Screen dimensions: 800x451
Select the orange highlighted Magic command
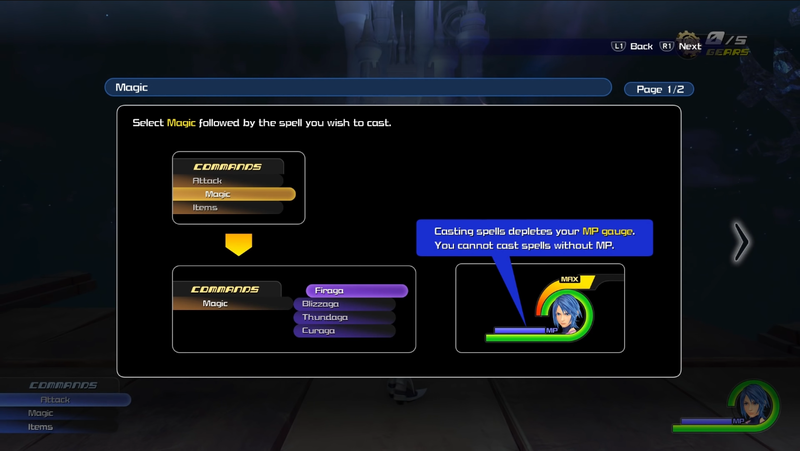coord(233,194)
